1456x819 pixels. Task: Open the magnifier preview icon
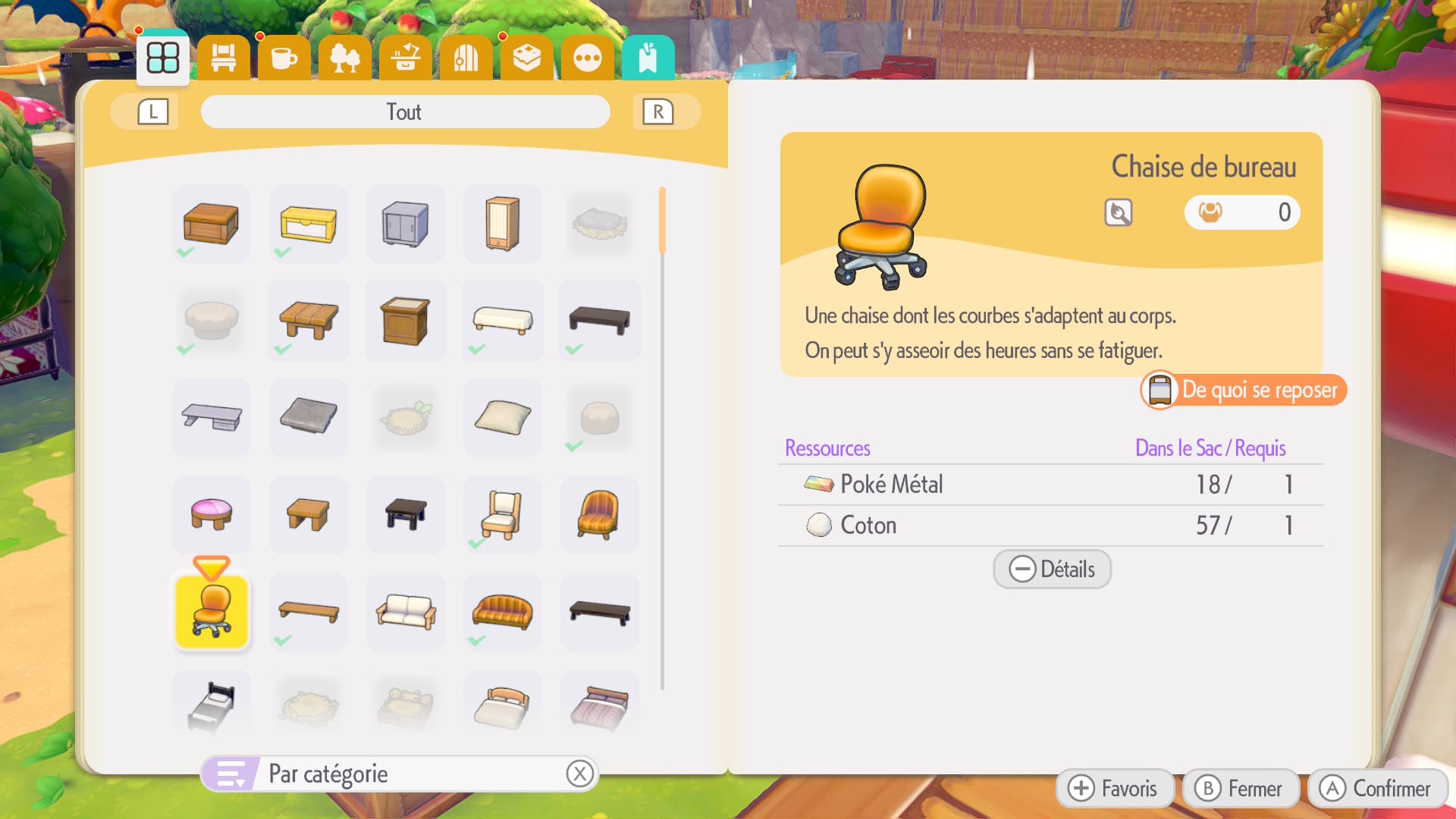tap(1119, 212)
